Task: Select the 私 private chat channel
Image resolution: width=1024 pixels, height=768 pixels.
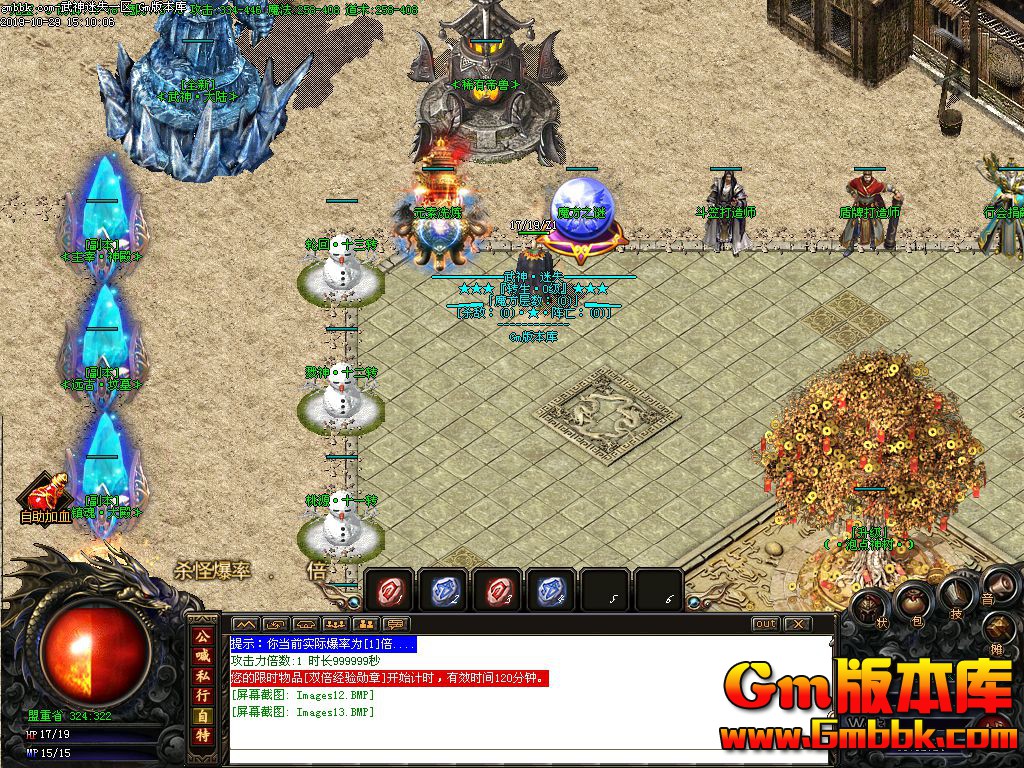Action: 203,676
